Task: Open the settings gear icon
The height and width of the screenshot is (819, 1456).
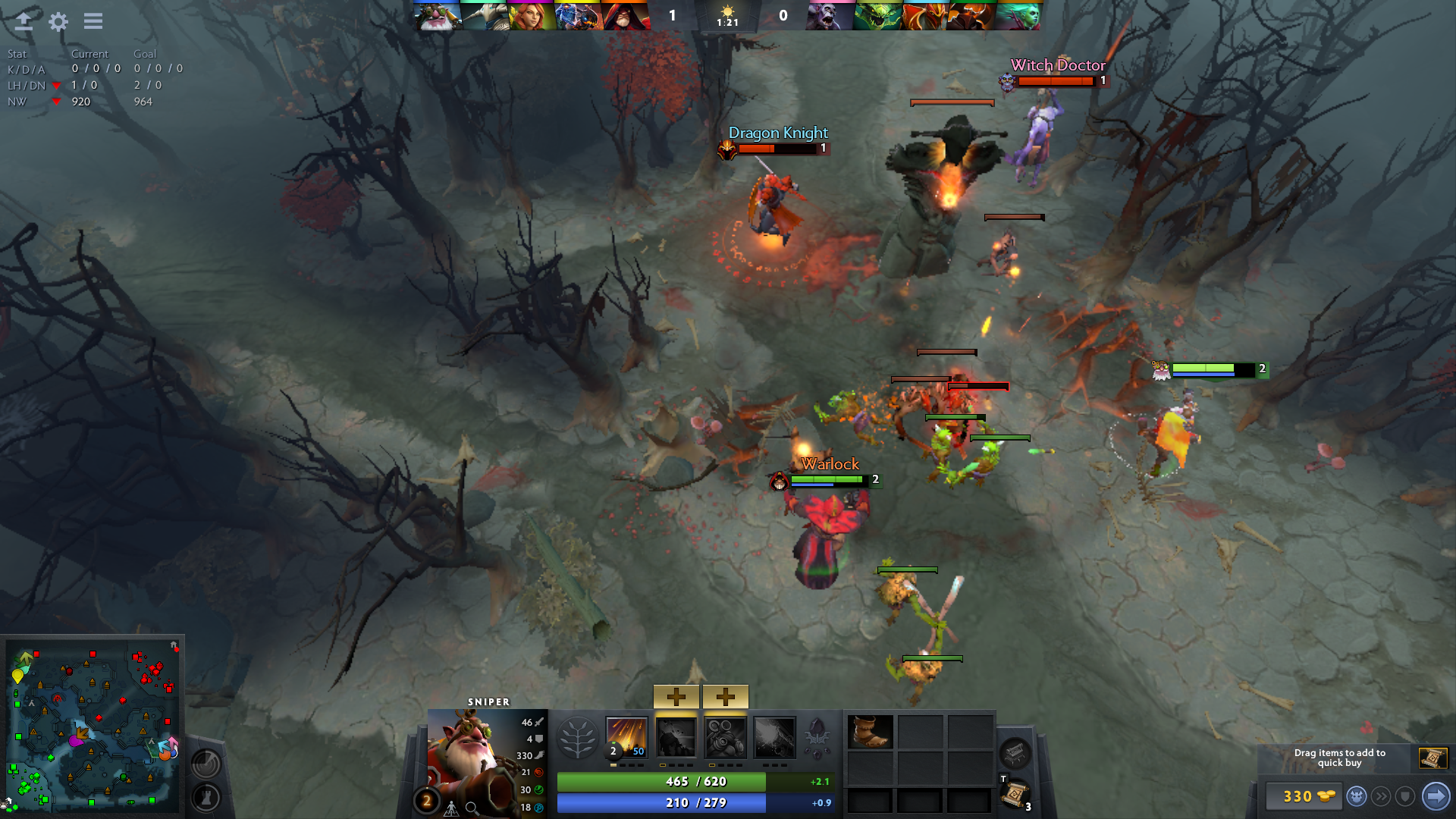Action: coord(58,21)
